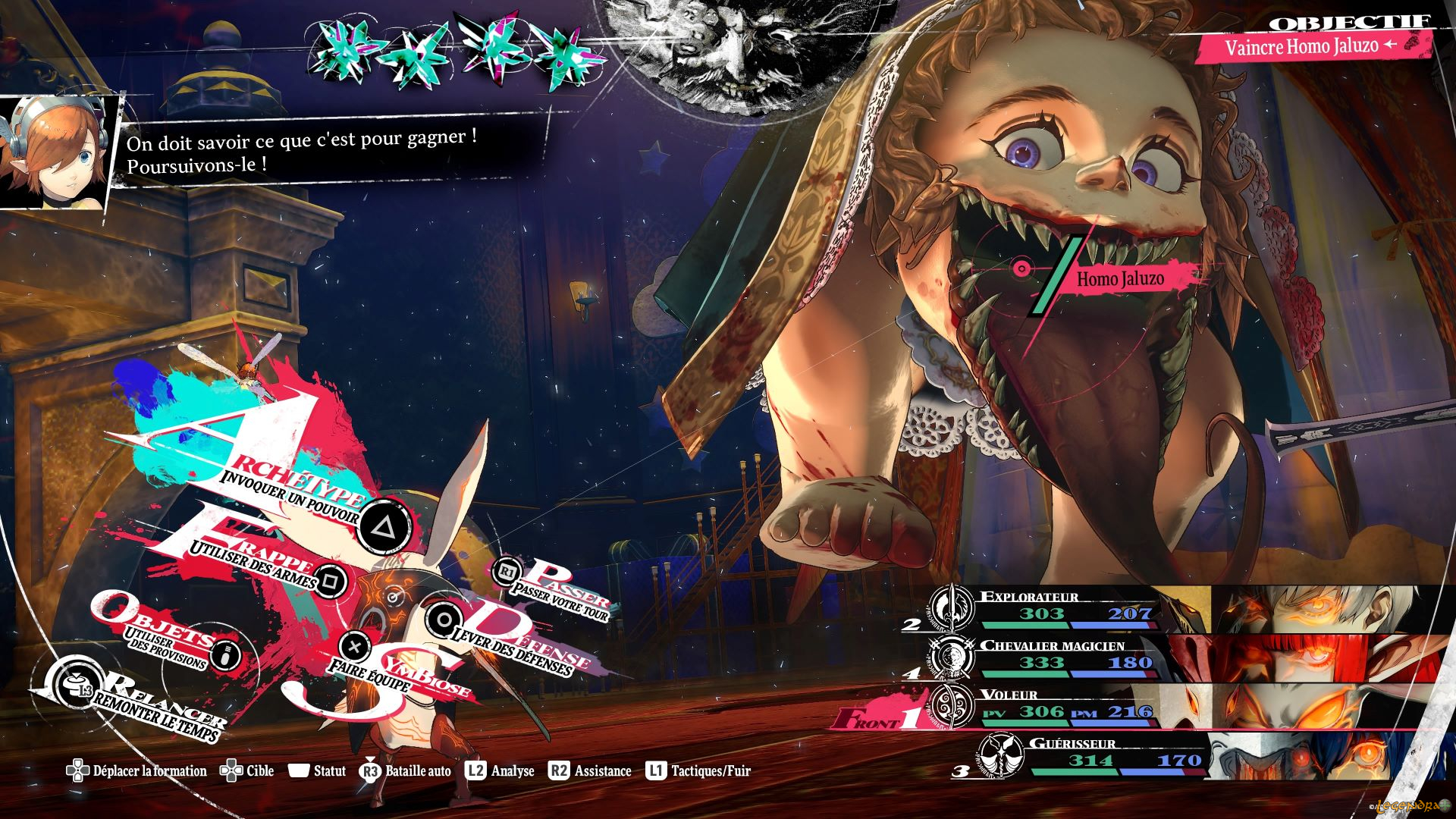Show the Statut screen
Viewport: 1456px width, 819px height.
(317, 771)
